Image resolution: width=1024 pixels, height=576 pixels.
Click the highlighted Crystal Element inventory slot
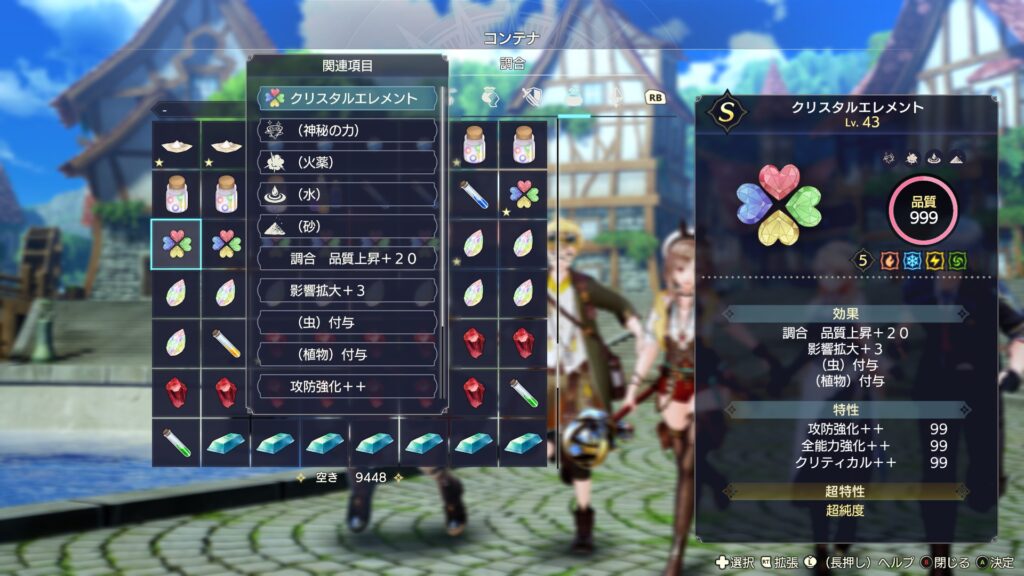click(176, 244)
